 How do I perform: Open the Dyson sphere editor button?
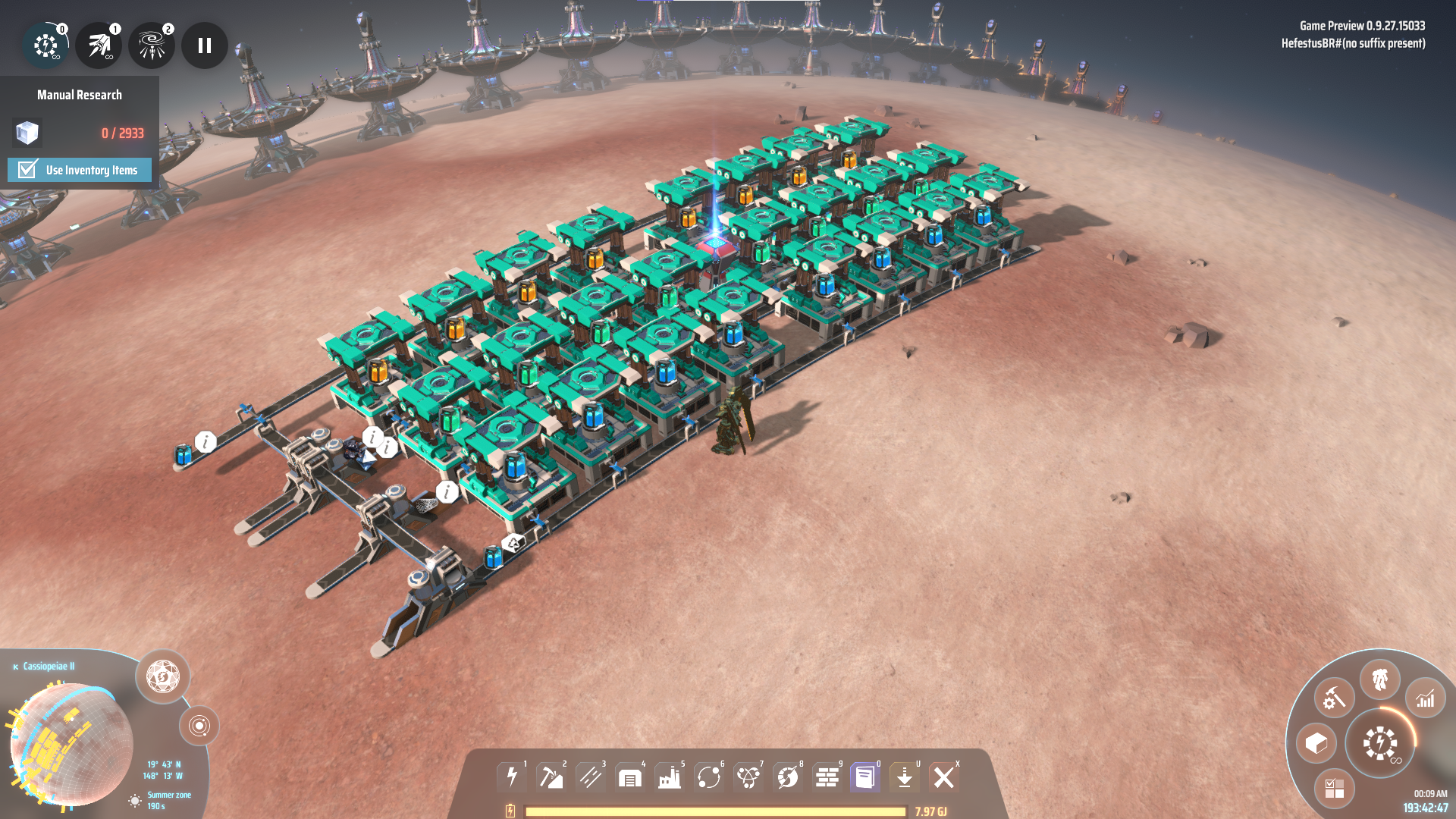[x=162, y=676]
